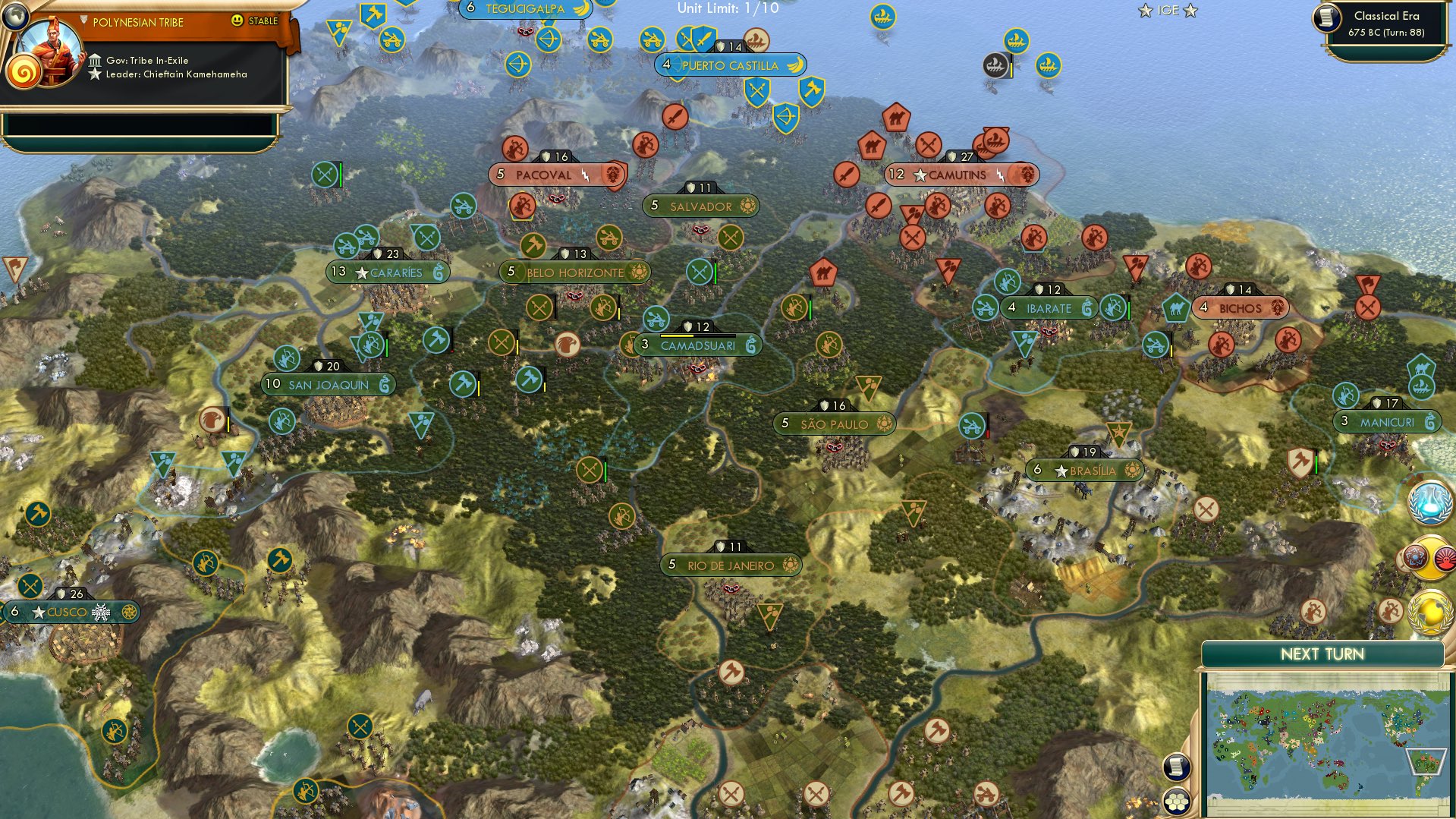The height and width of the screenshot is (819, 1456).
Task: Click the sun production icon on São Paulo's banner
Action: click(x=886, y=424)
